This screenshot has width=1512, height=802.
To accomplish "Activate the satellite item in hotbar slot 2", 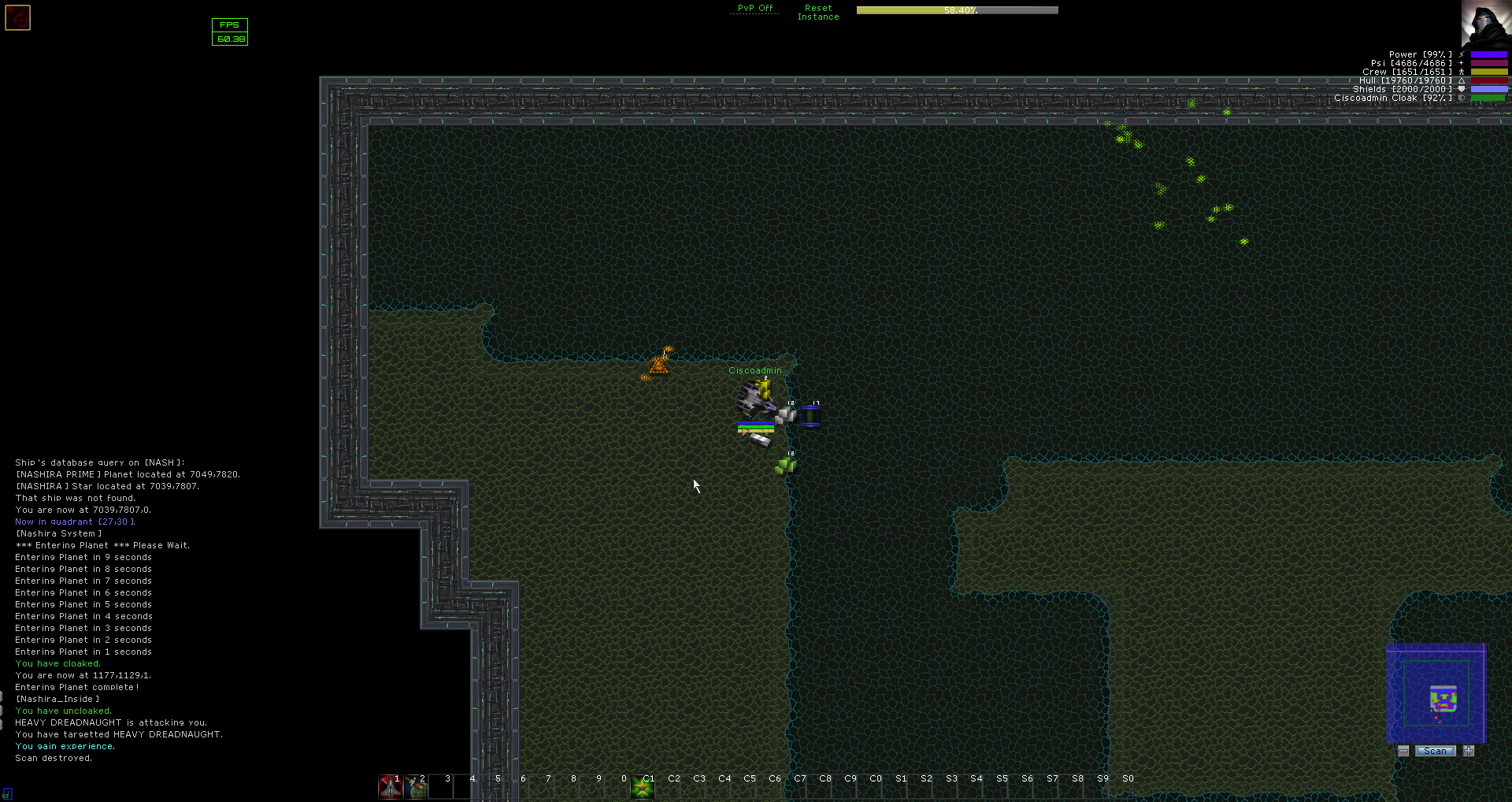I will tap(415, 786).
